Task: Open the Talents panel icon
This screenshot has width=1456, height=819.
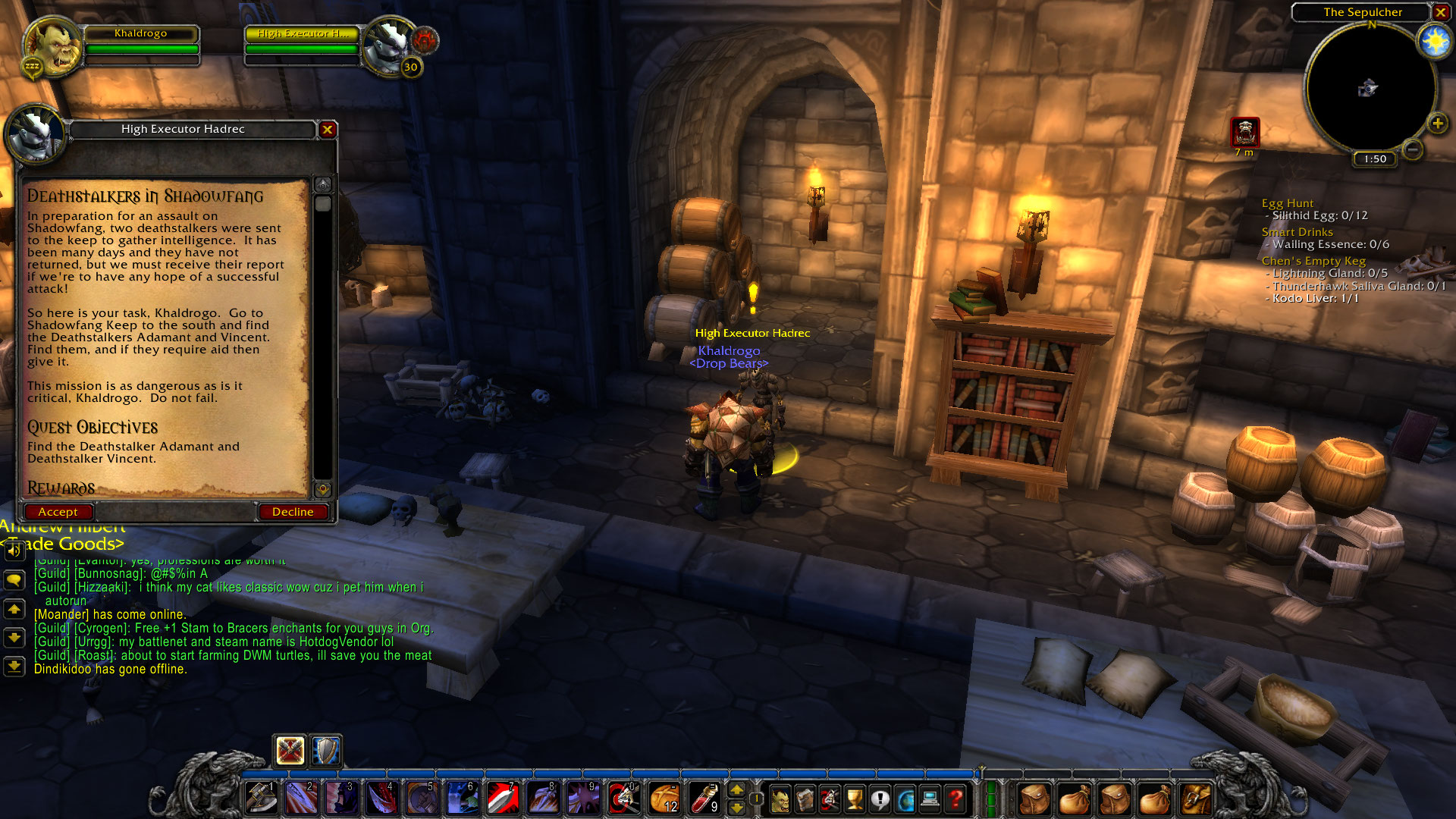Action: (829, 798)
